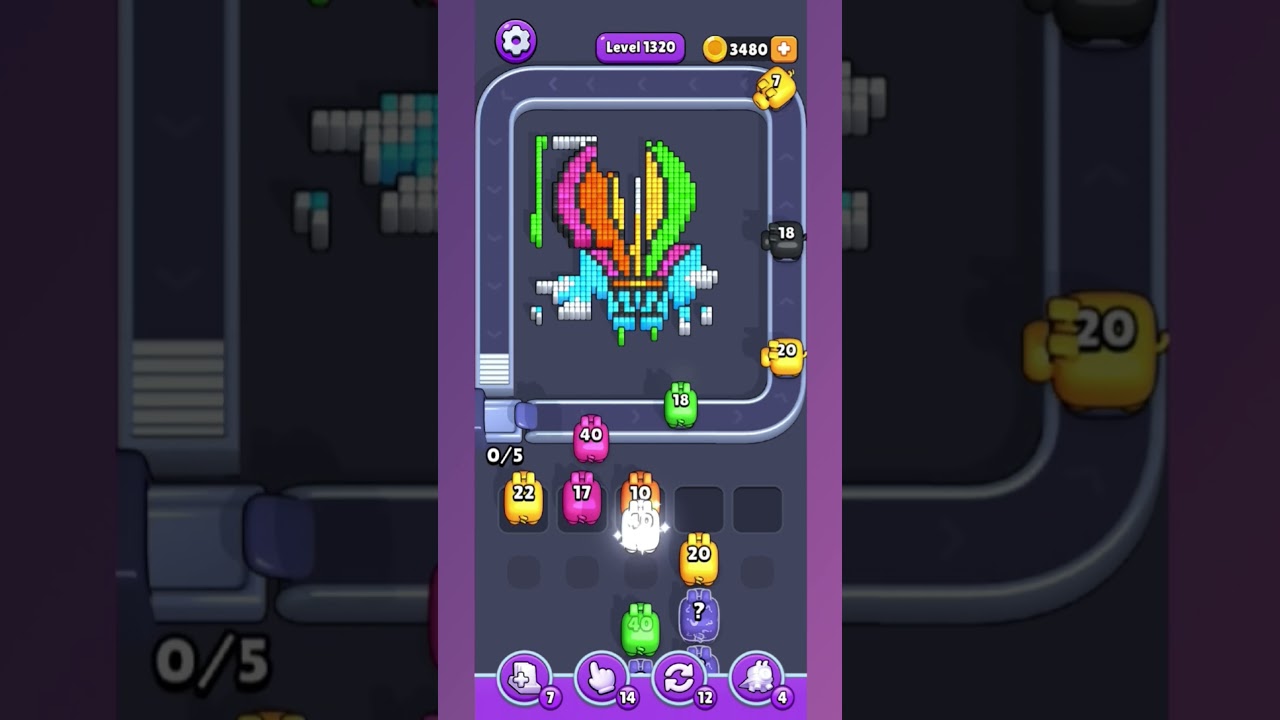Open the settings gear

pyautogui.click(x=517, y=42)
